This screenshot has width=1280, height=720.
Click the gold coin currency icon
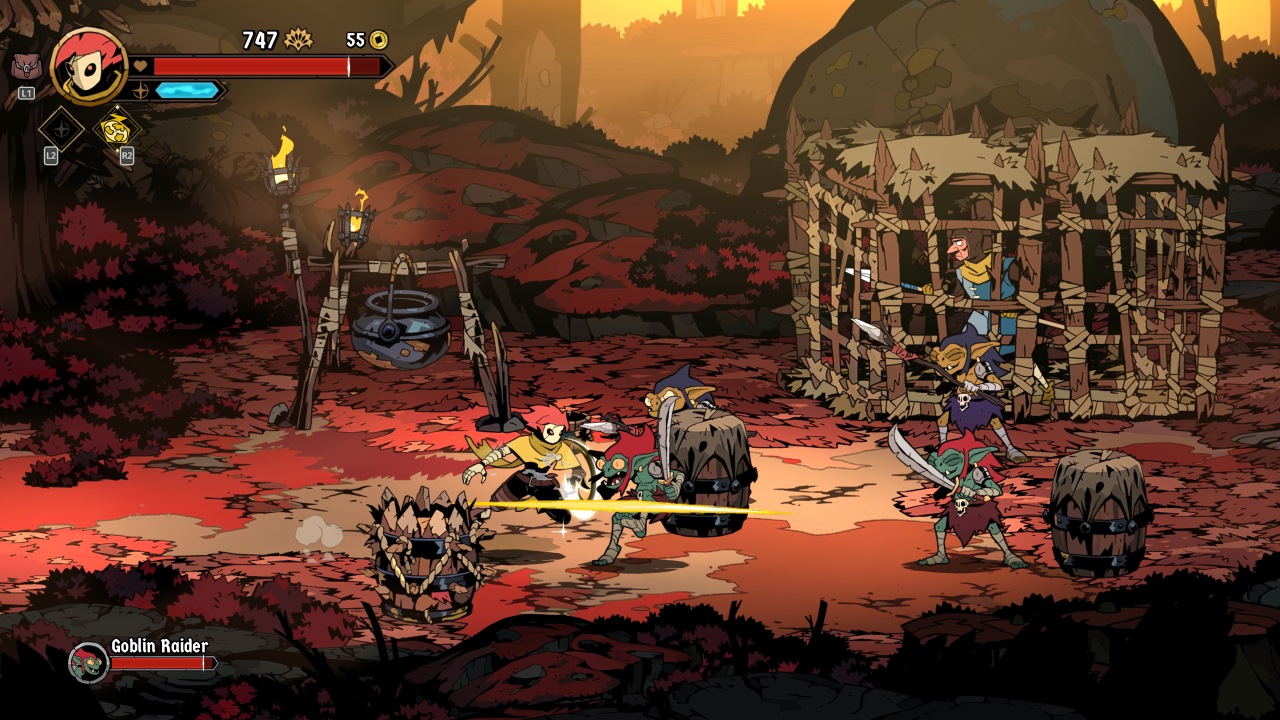[379, 40]
